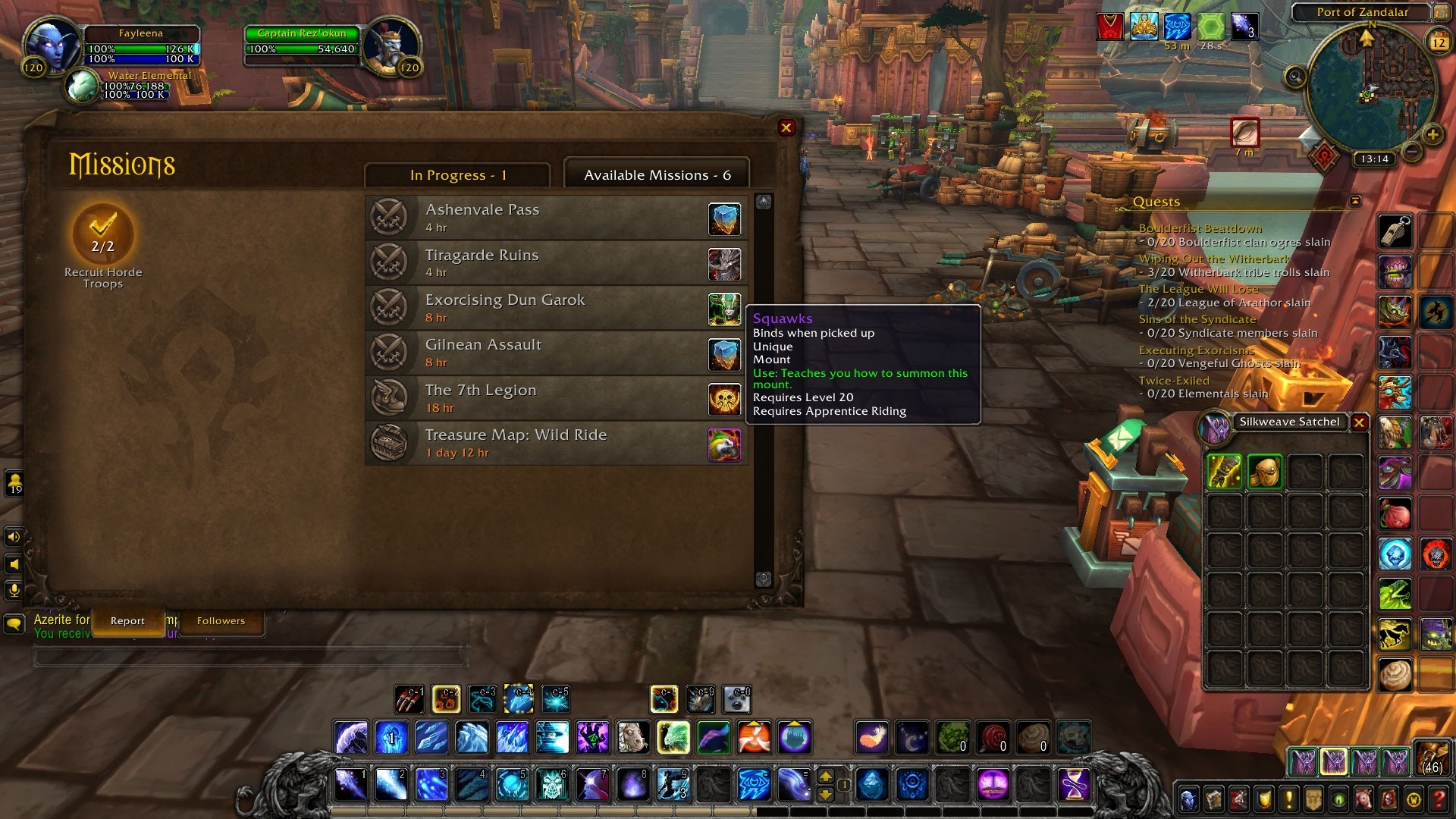The width and height of the screenshot is (1456, 819).
Task: Click the Report tab
Action: click(127, 621)
